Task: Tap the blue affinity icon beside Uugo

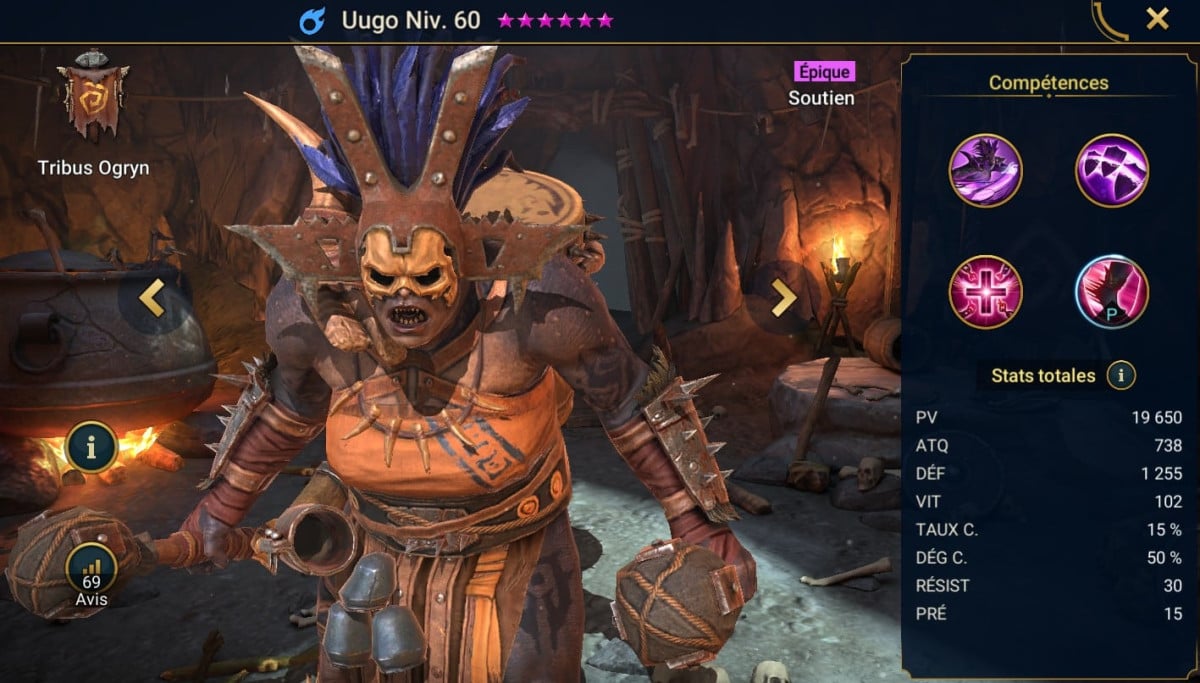Action: (x=312, y=20)
